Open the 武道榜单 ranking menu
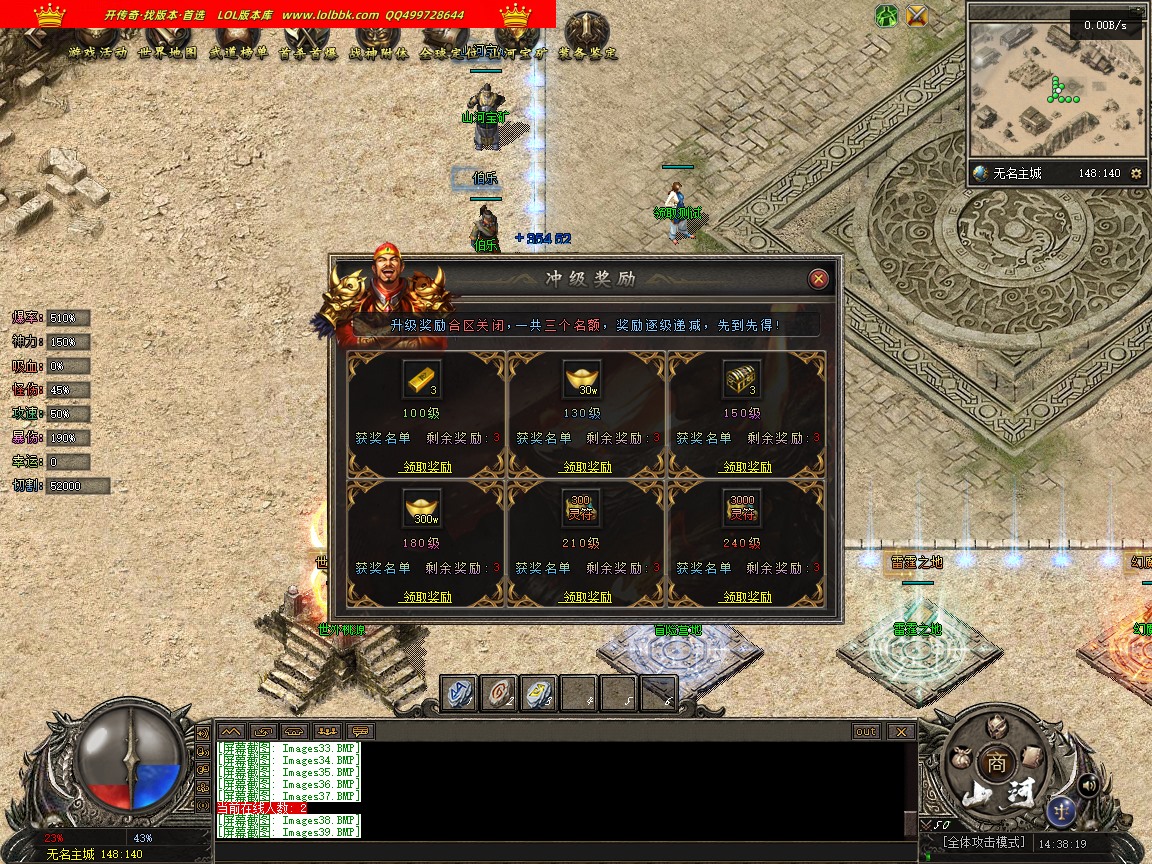 coord(238,52)
